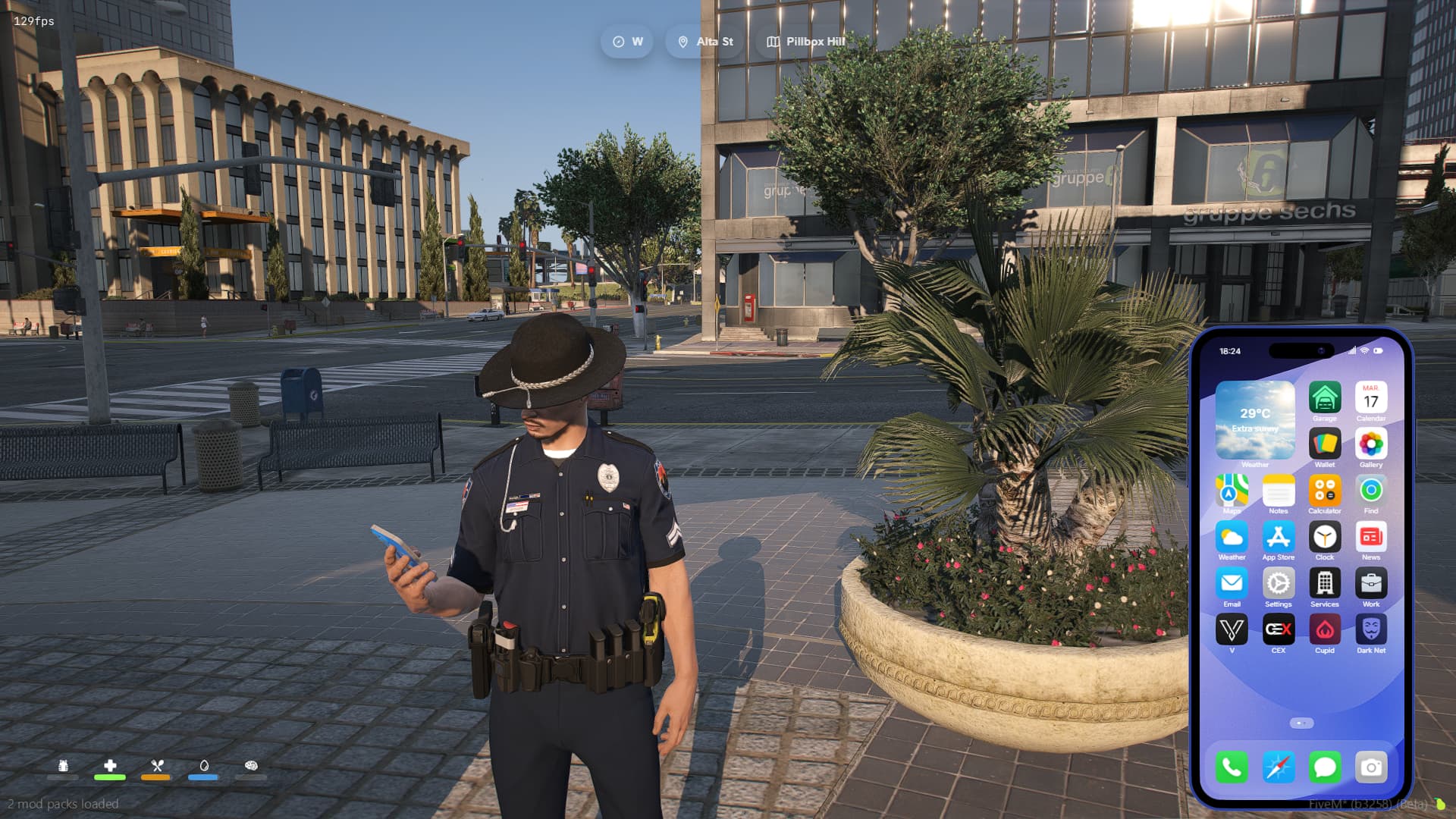1456x819 pixels.
Task: Open the phone Settings app
Action: [x=1278, y=584]
